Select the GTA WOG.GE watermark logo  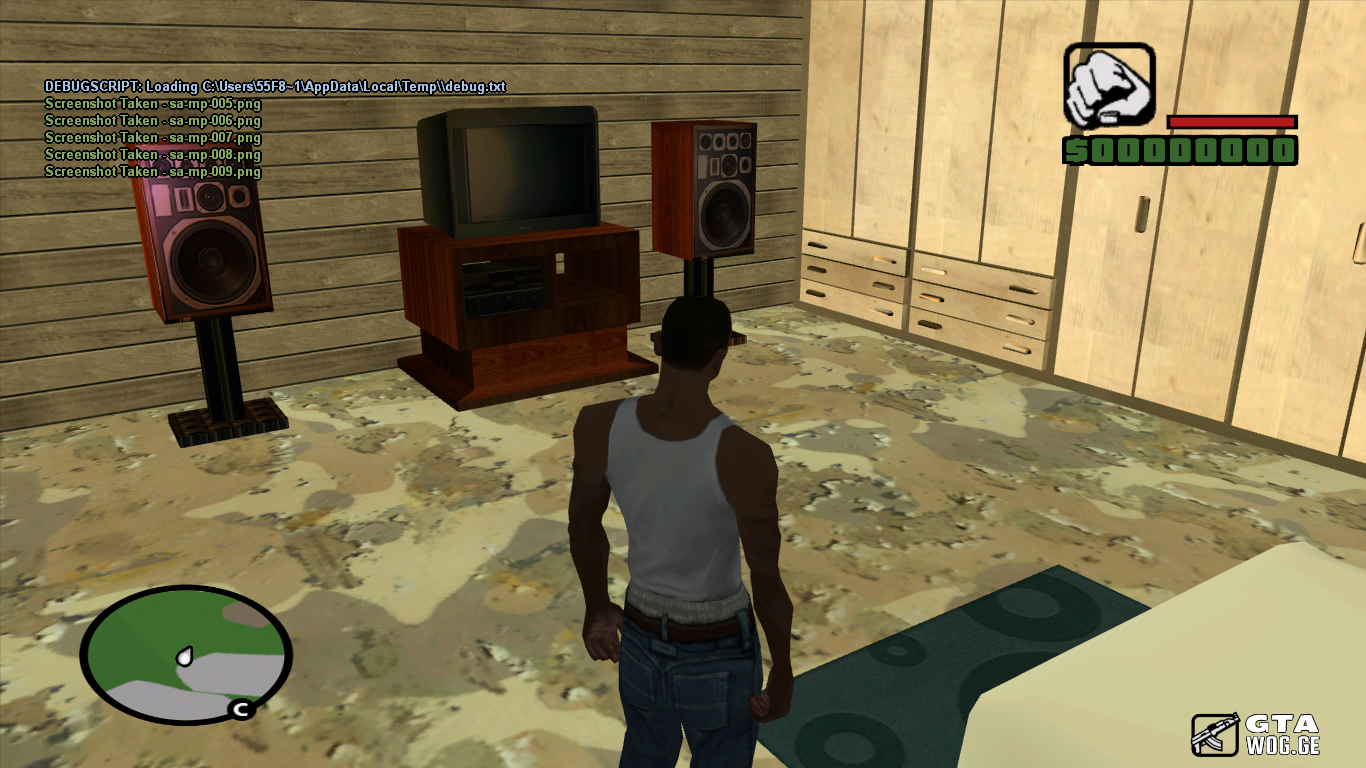pos(1255,734)
